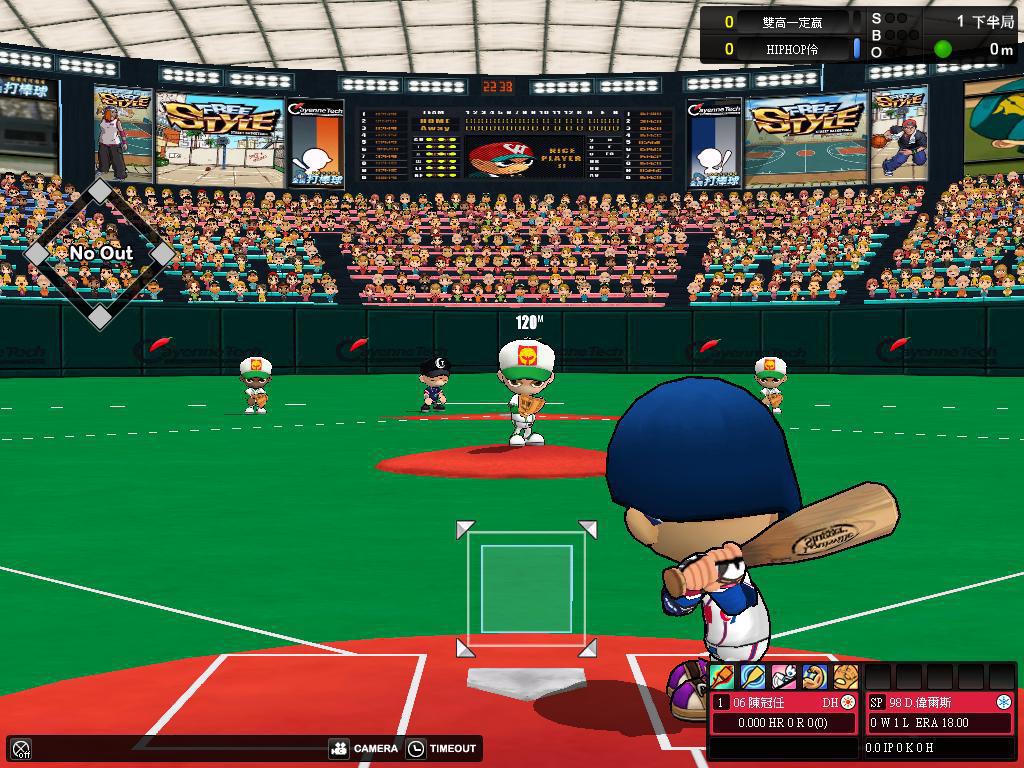The image size is (1024, 768).
Task: Use the flexing muscle arm skill
Action: [815, 677]
